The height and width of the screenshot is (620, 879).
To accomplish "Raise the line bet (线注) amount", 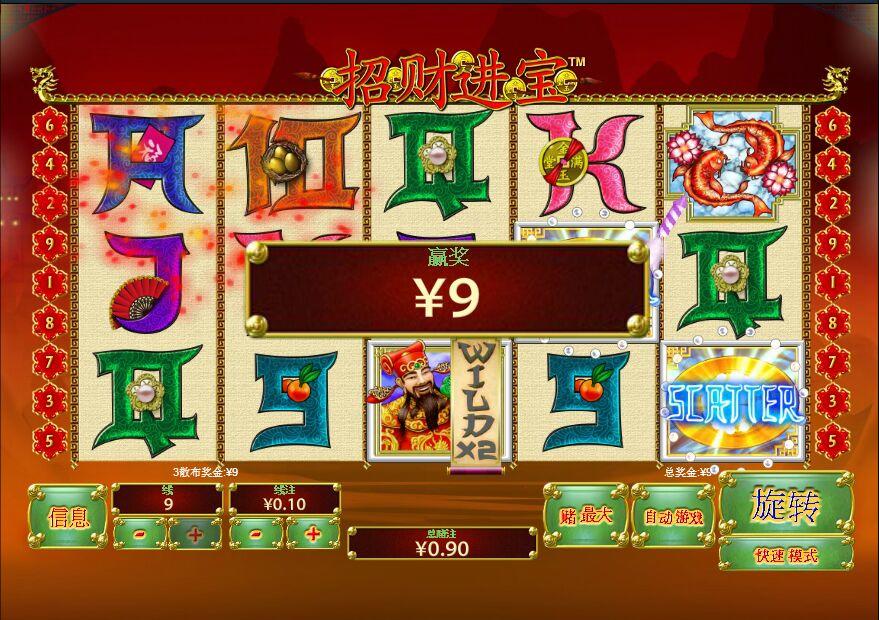I will click(x=313, y=534).
